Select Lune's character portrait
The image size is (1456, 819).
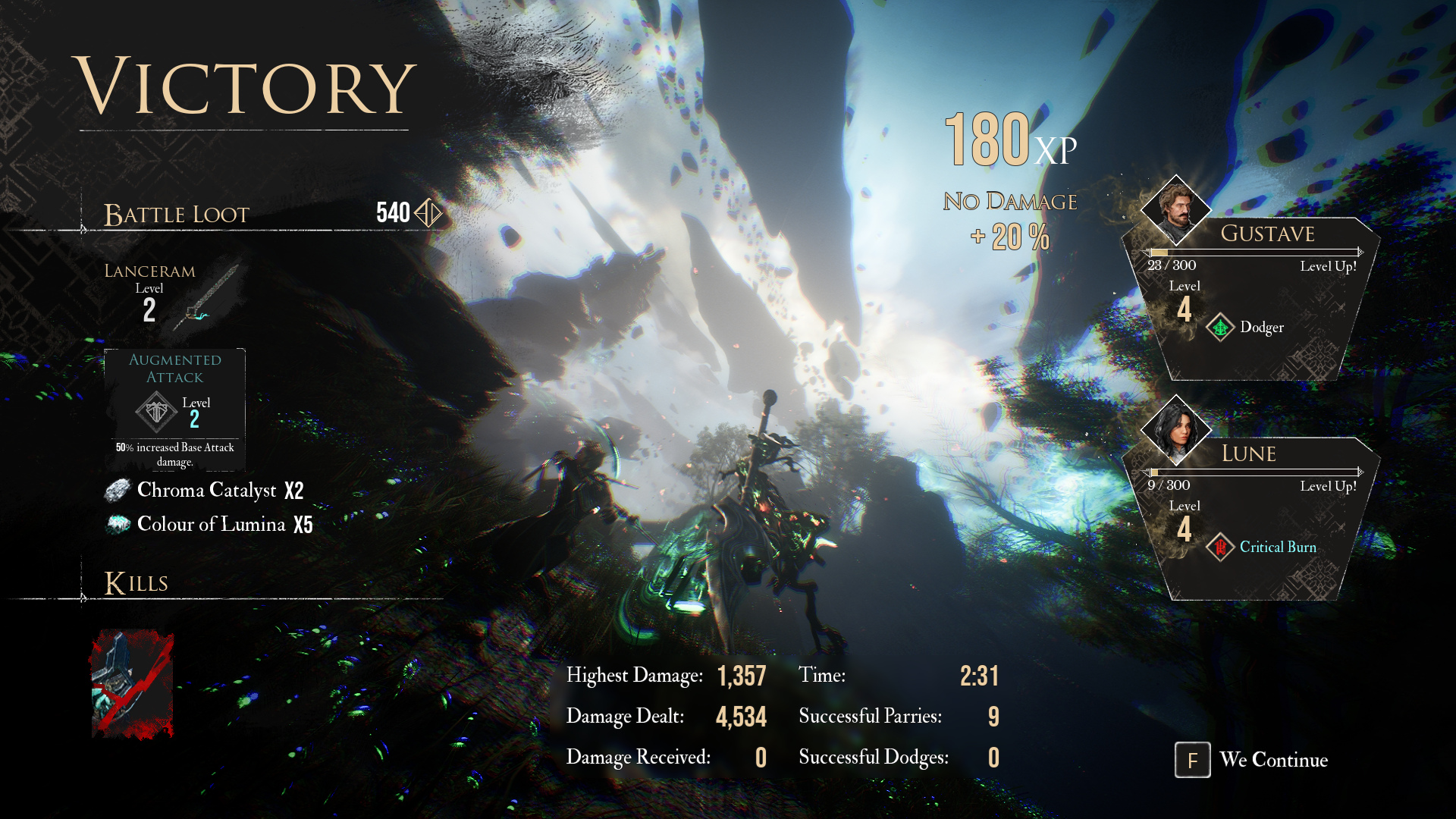(1175, 430)
